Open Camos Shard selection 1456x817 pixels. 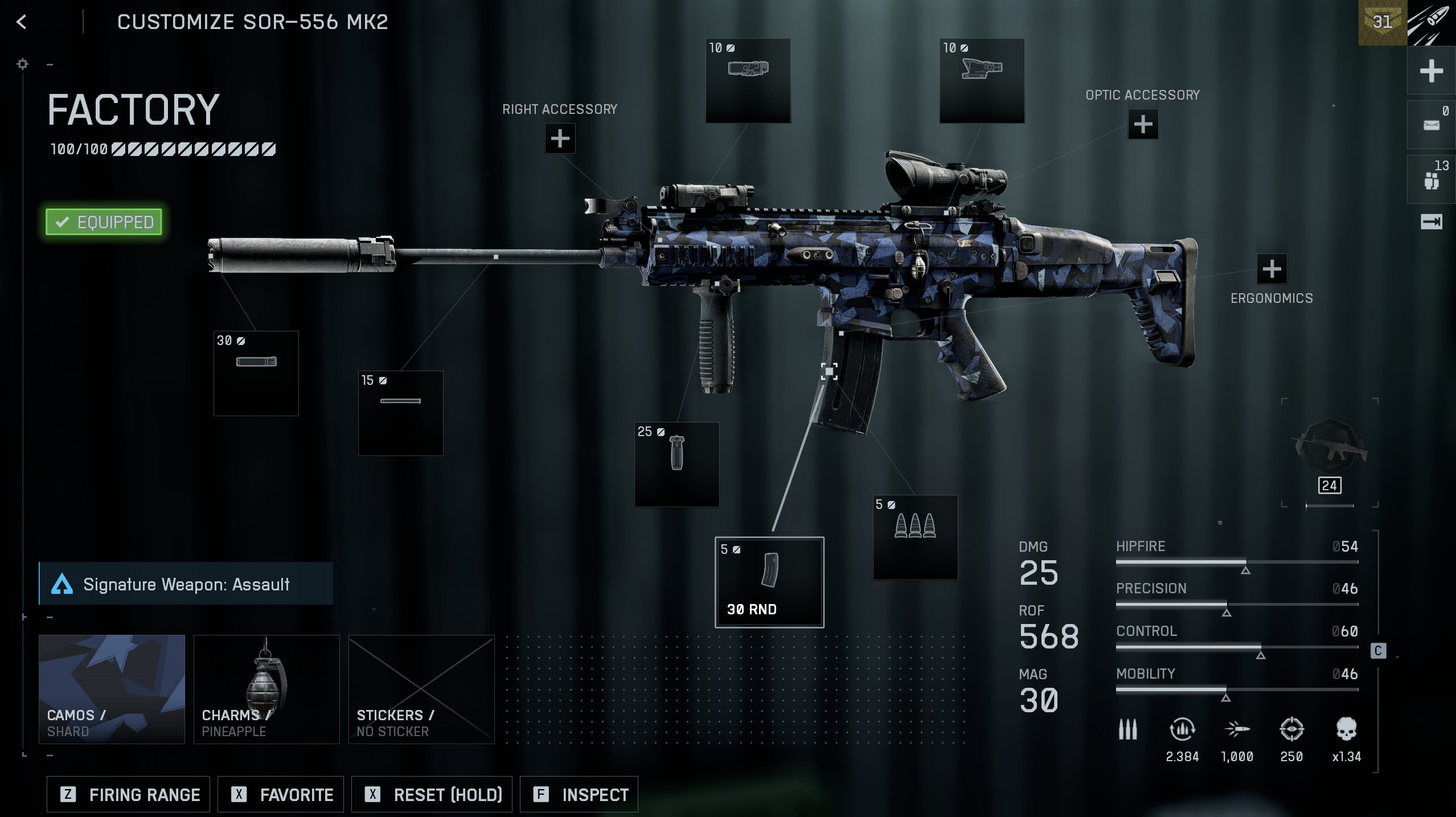(112, 689)
